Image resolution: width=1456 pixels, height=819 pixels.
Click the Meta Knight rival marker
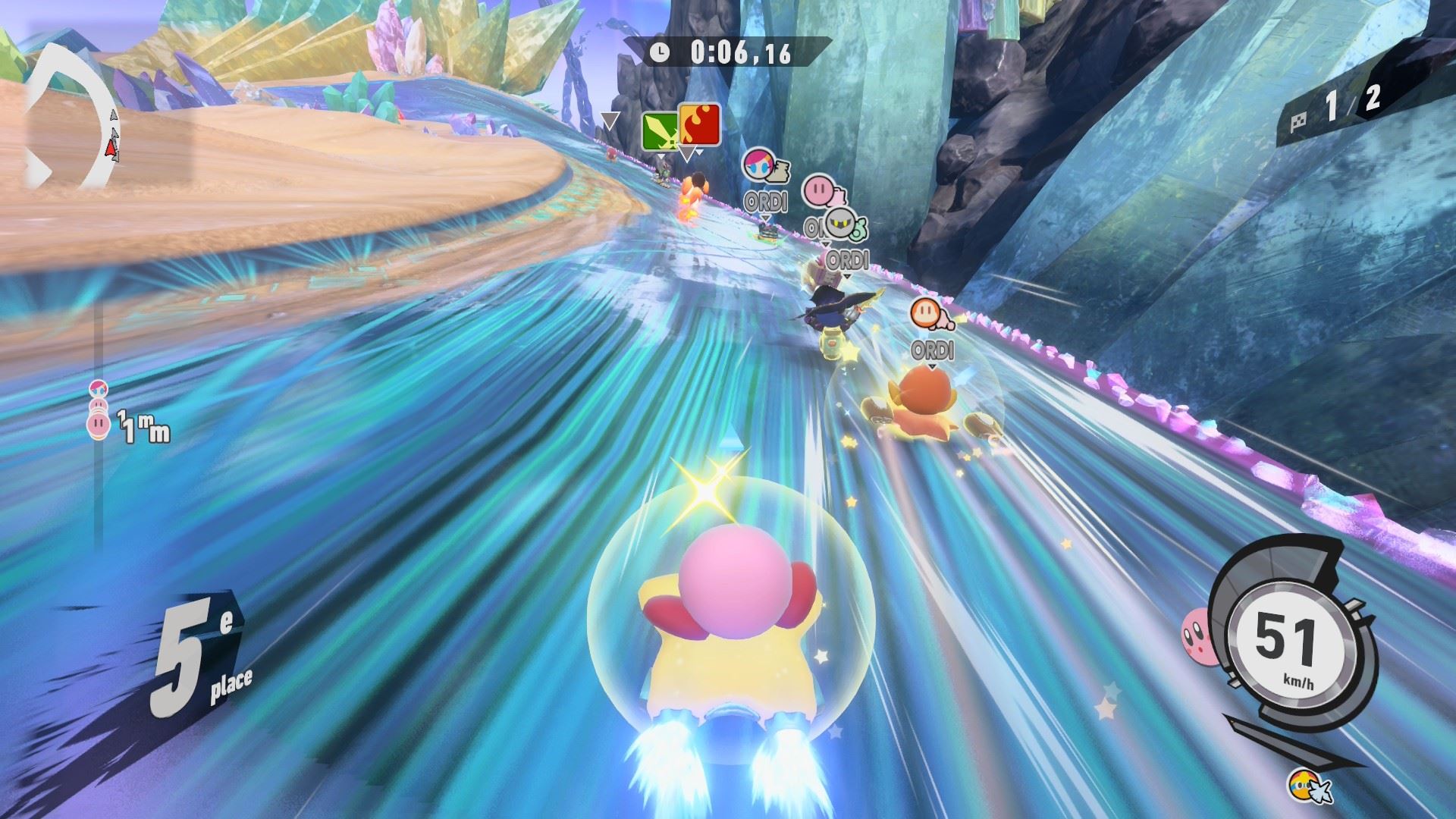pos(838,223)
